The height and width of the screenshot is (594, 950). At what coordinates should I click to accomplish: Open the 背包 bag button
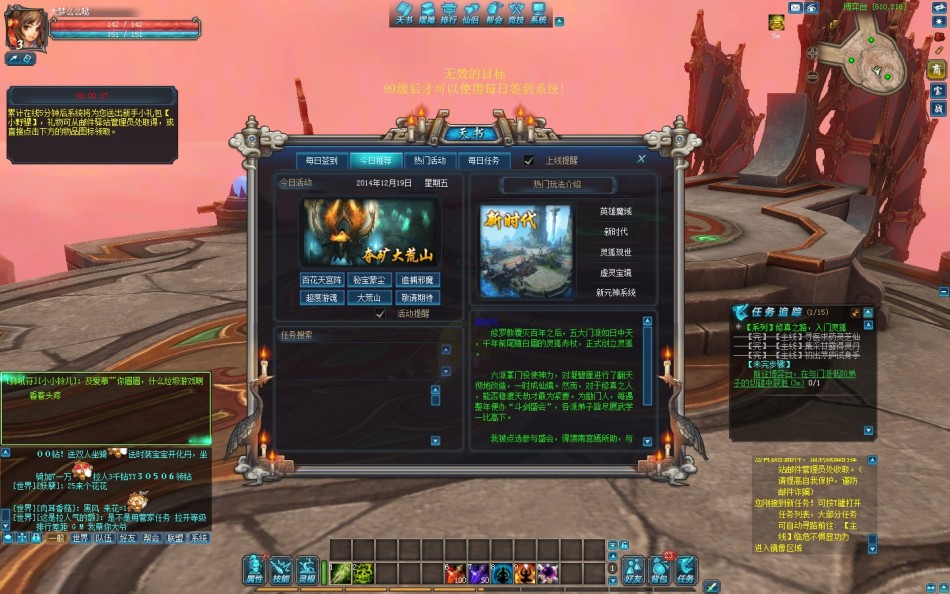[x=659, y=570]
